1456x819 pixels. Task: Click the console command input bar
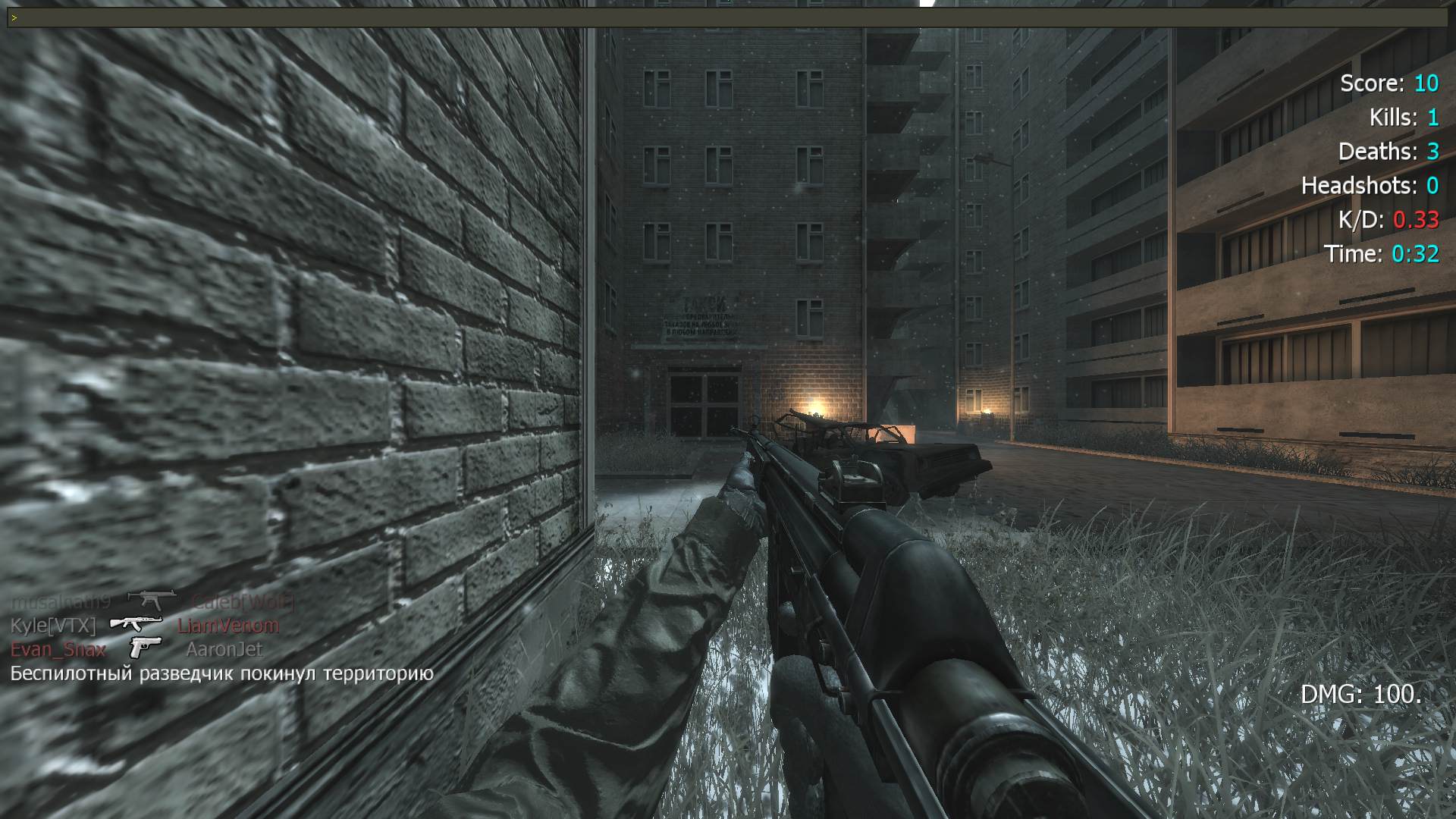point(728,17)
